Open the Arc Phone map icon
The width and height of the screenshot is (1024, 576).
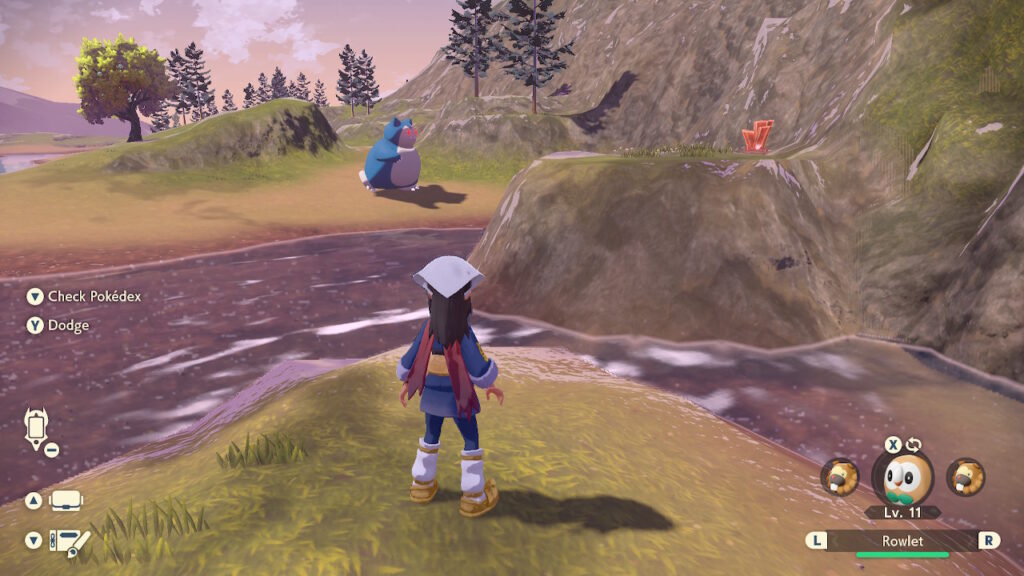[37, 429]
